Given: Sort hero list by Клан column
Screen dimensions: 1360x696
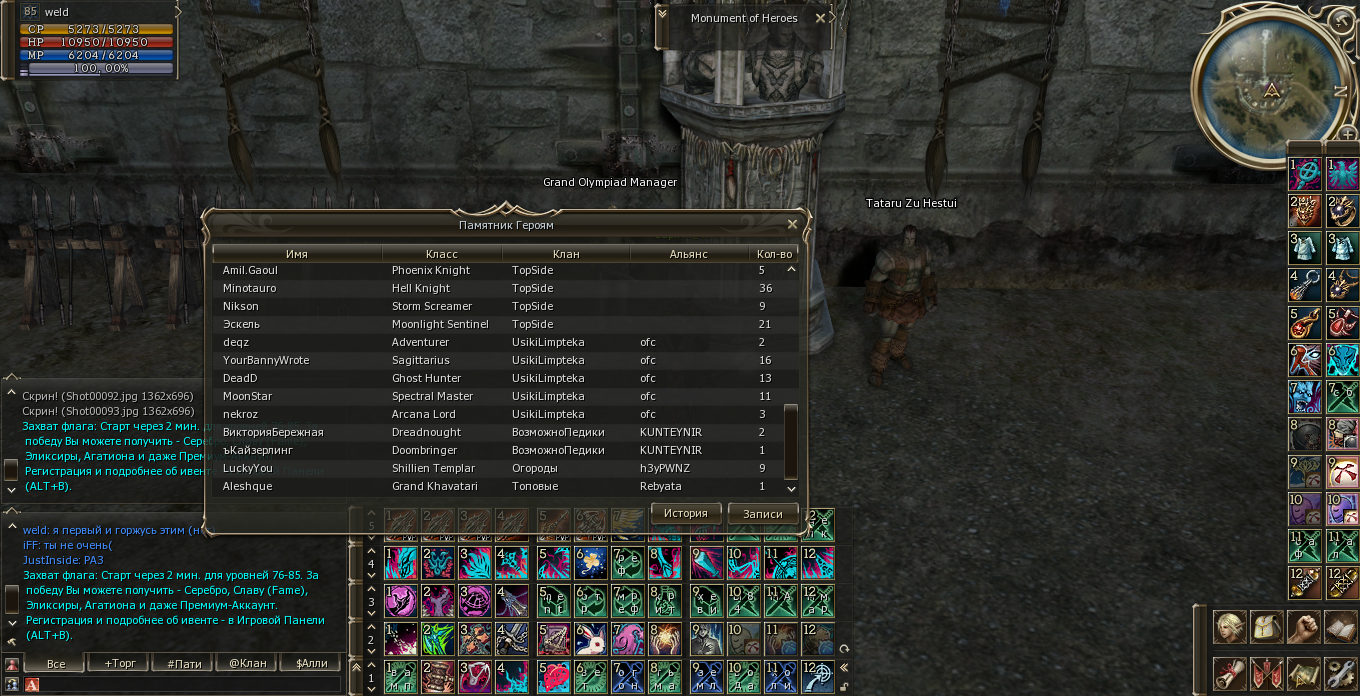Looking at the screenshot, I should point(566,254).
